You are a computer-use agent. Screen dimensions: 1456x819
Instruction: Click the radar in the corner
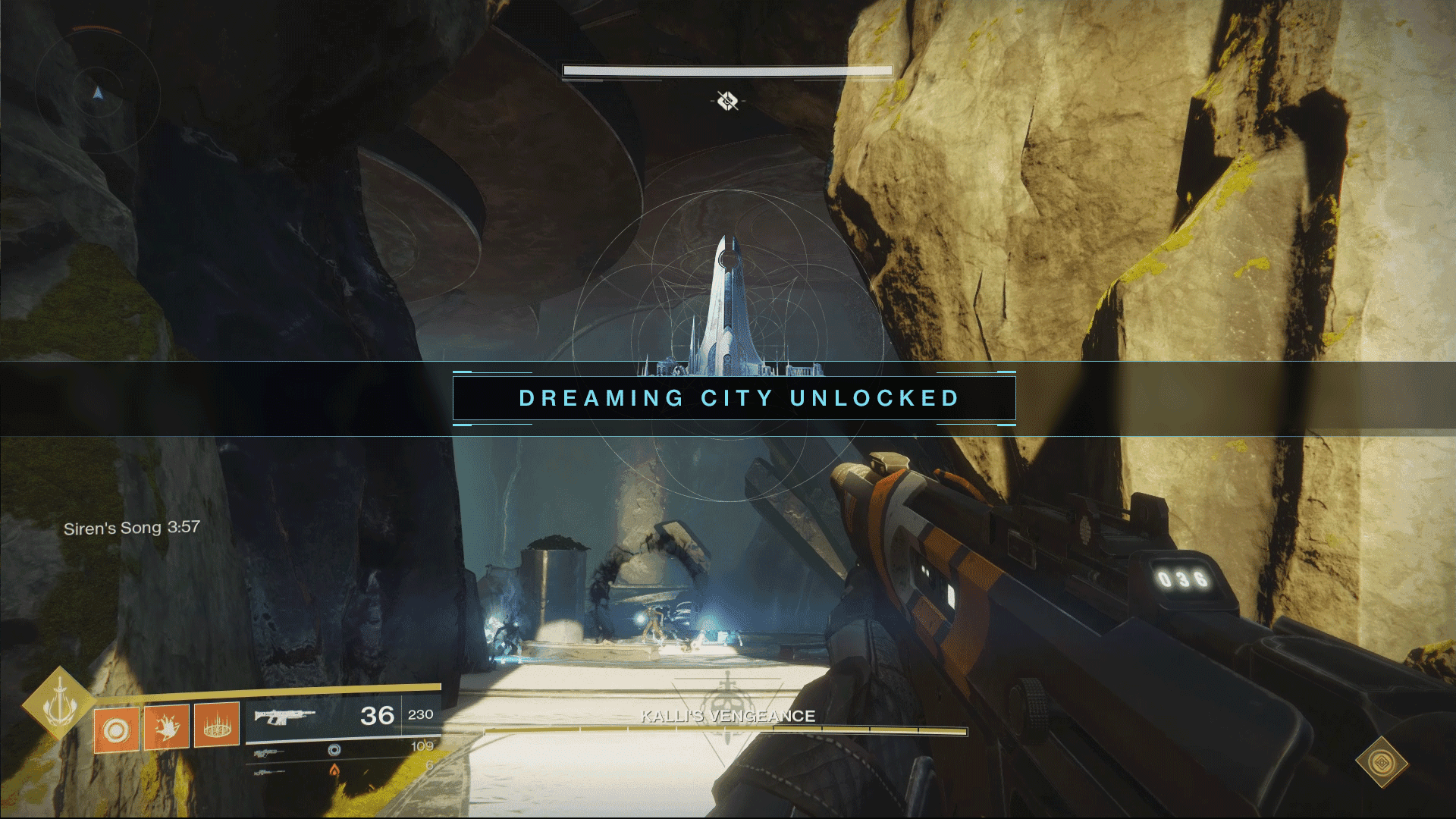click(x=97, y=93)
